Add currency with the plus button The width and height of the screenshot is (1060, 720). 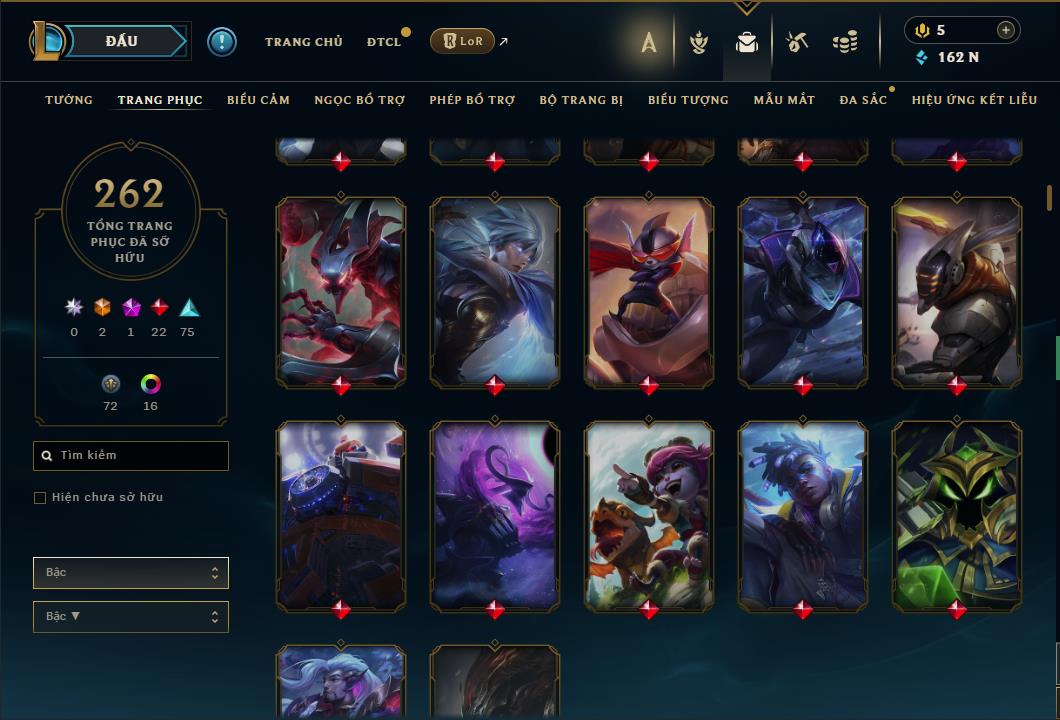(x=1005, y=31)
